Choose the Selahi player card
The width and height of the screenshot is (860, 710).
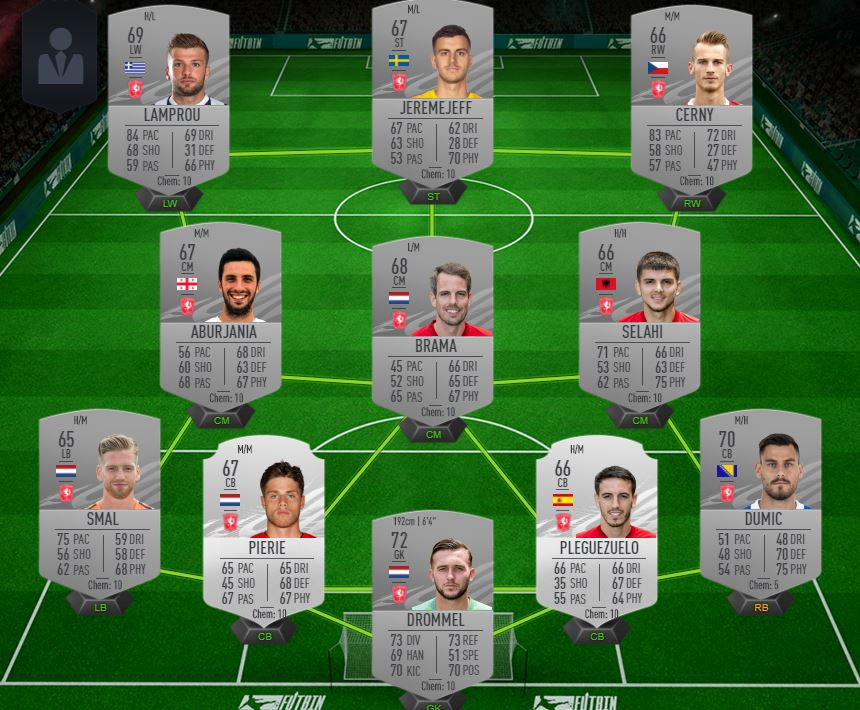coord(640,315)
